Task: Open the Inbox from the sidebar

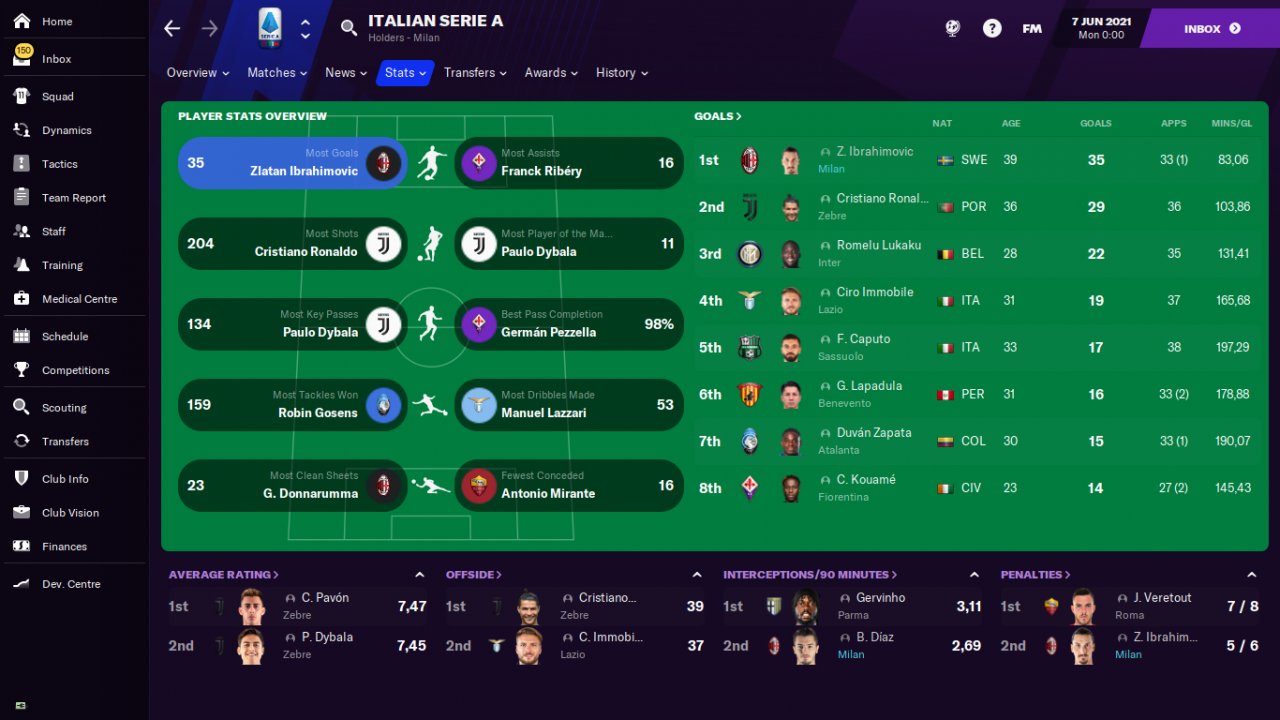Action: (56, 59)
